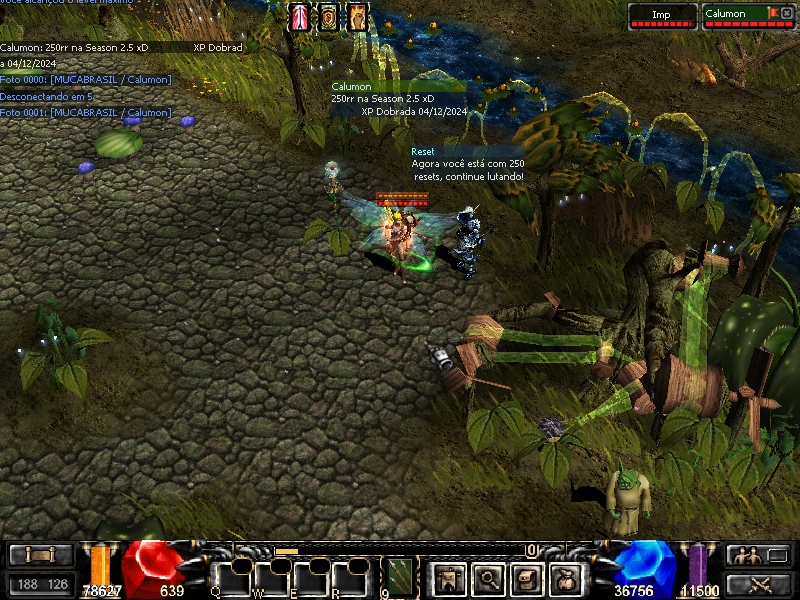Click the magnifying glass button
The width and height of the screenshot is (800, 600).
[x=487, y=577]
